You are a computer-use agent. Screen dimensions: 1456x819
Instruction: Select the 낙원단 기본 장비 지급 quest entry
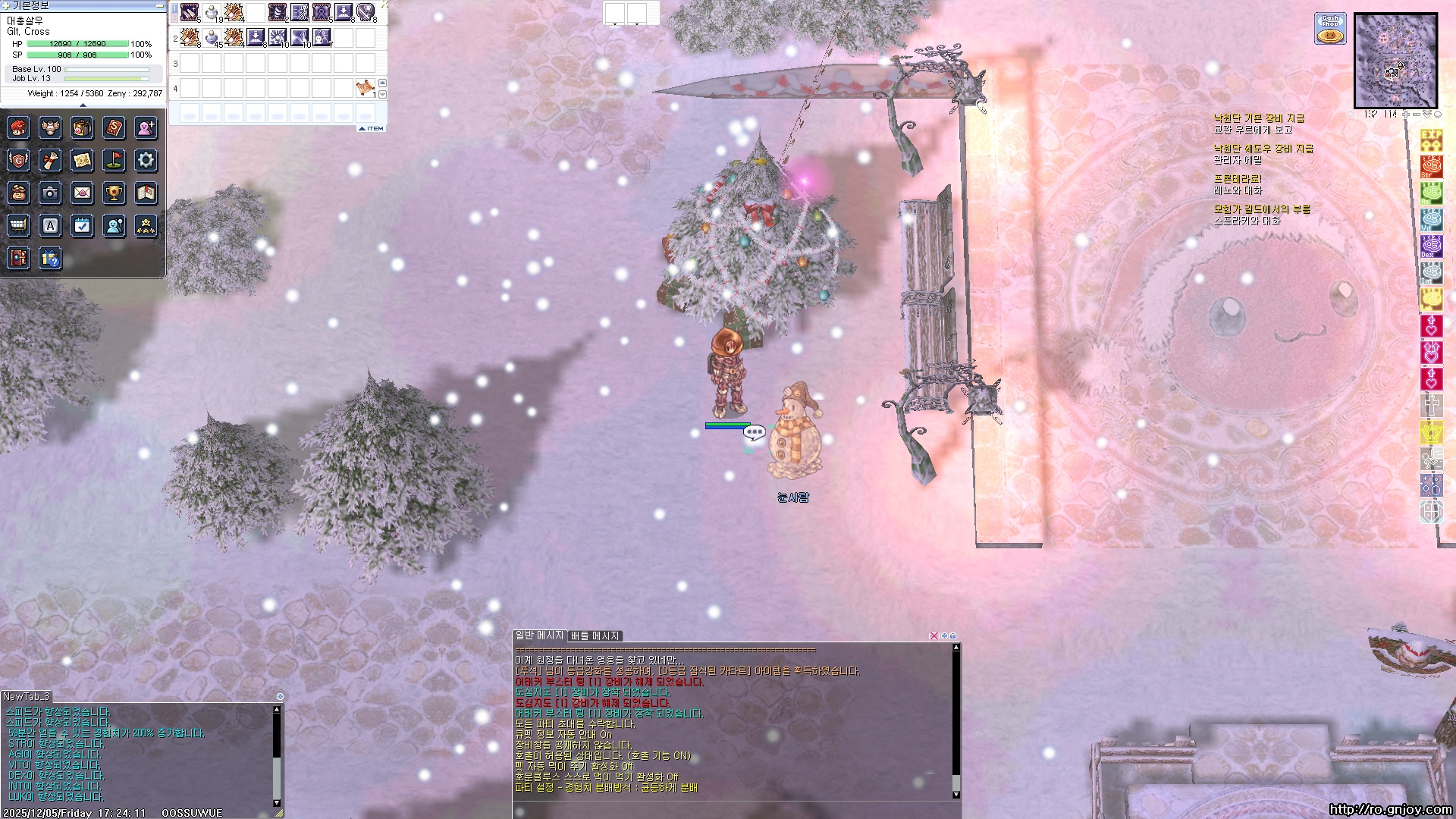pyautogui.click(x=1259, y=118)
